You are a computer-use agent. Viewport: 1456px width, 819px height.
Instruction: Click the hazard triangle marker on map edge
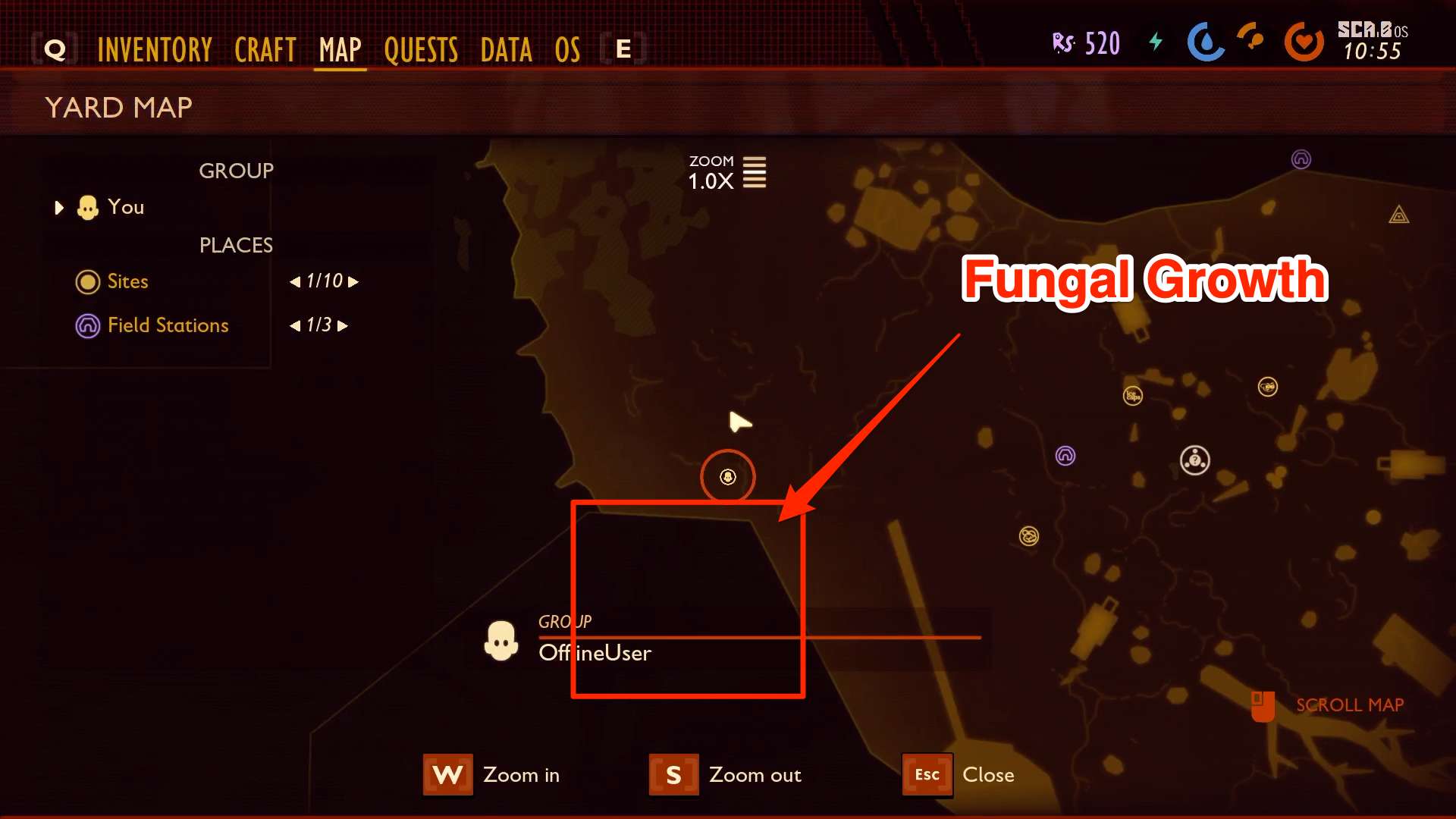click(1401, 215)
